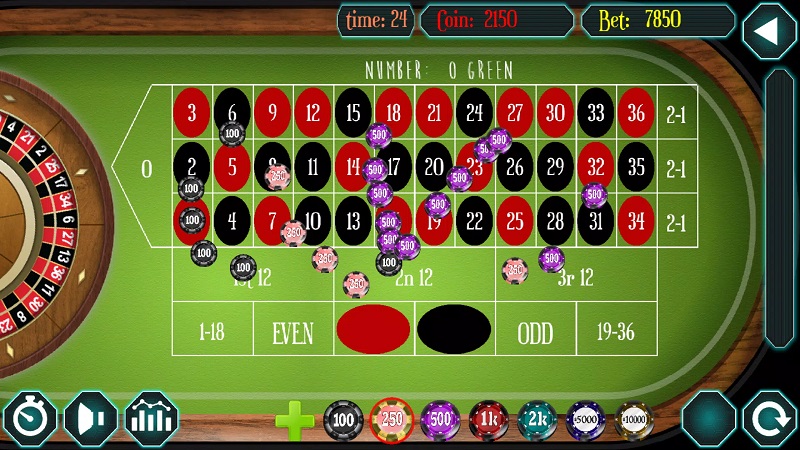This screenshot has width=800, height=450.
Task: Click the stopwatch timer button
Action: point(30,418)
